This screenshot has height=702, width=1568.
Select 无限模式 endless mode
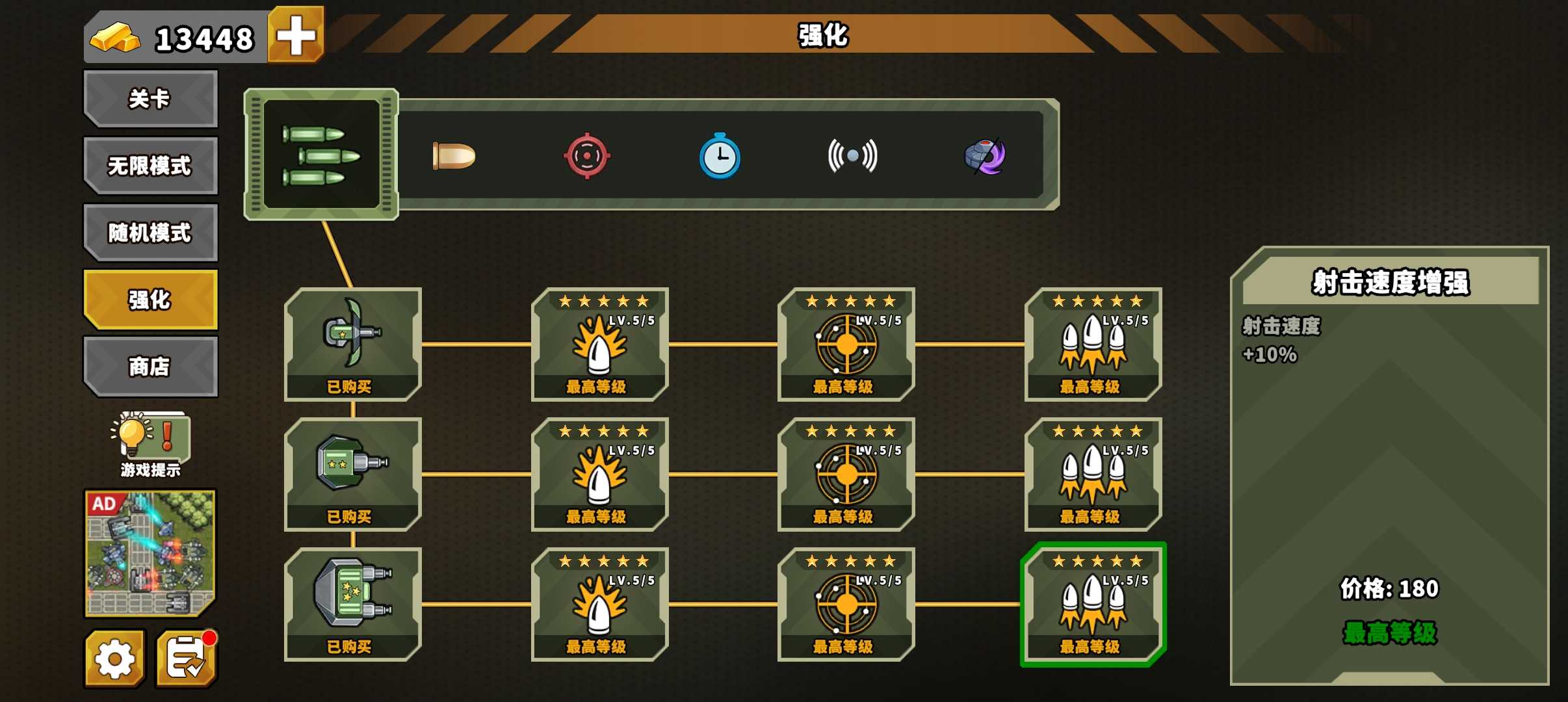150,166
